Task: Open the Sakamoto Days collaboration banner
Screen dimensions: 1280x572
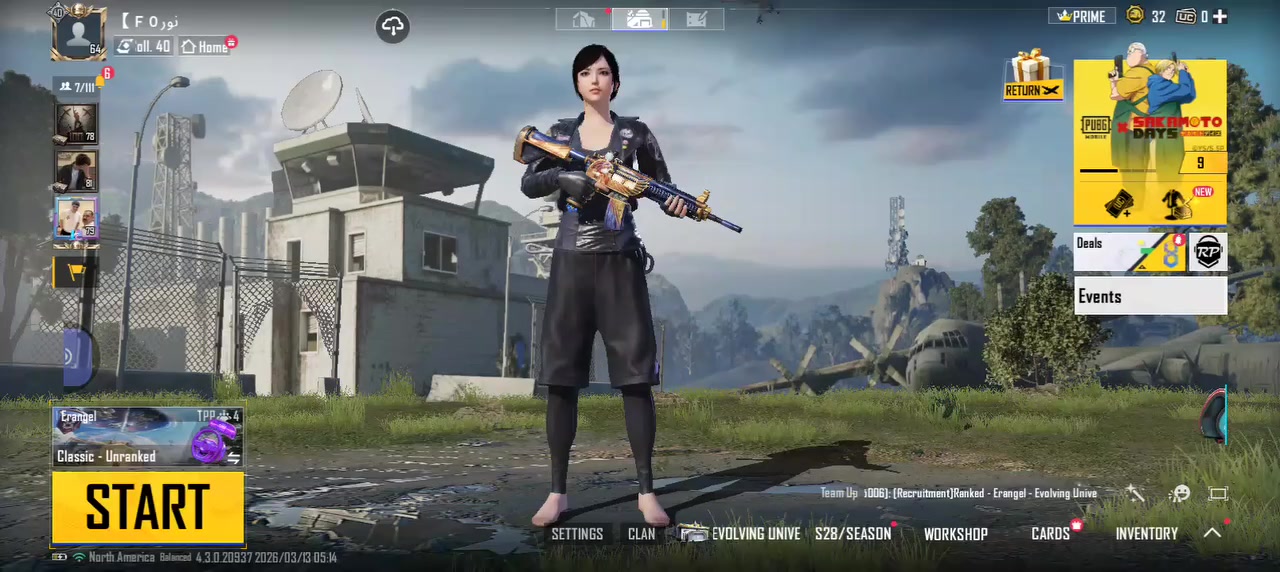Action: coord(1150,140)
